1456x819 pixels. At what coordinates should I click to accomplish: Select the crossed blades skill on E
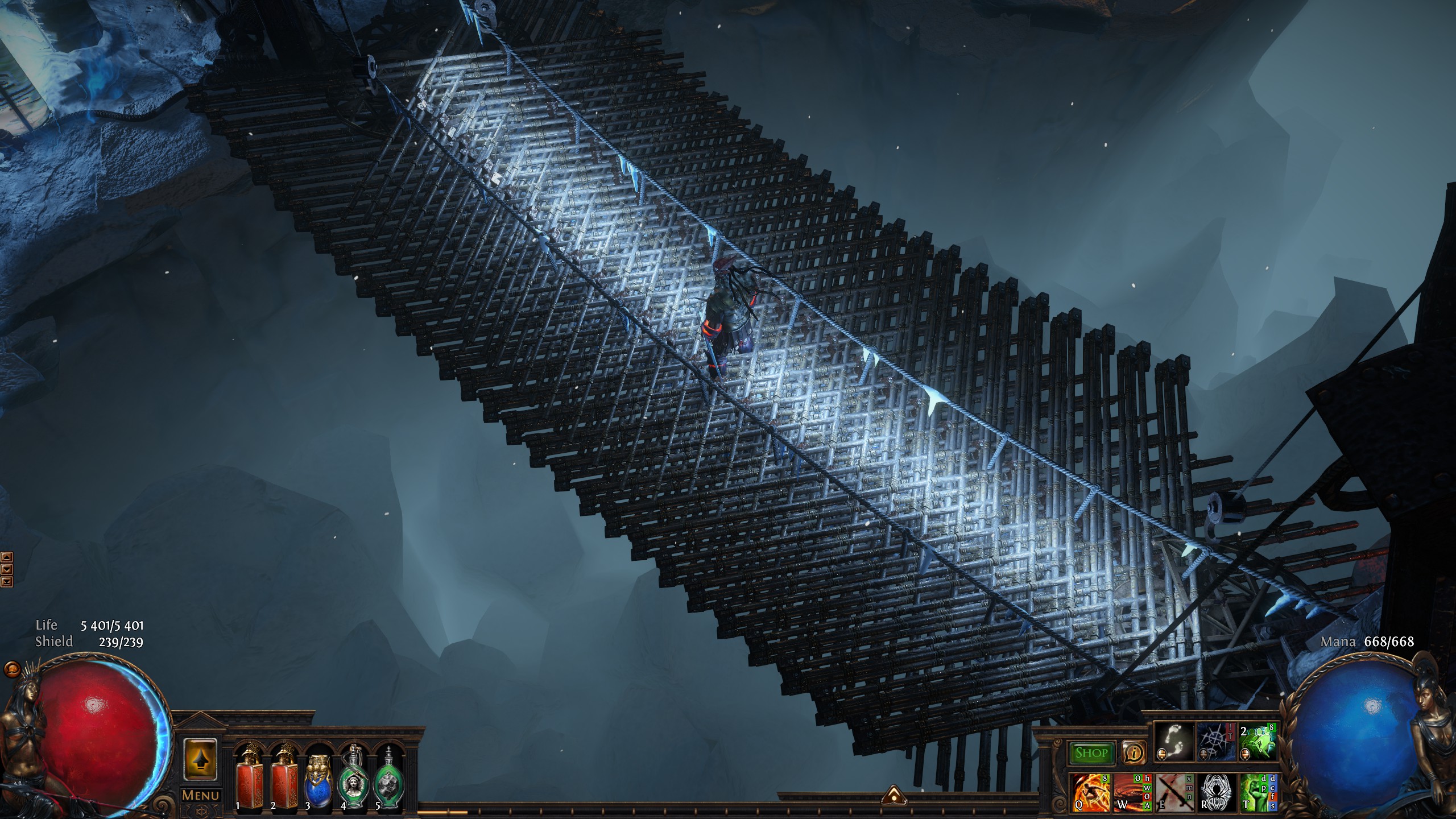point(1173,792)
